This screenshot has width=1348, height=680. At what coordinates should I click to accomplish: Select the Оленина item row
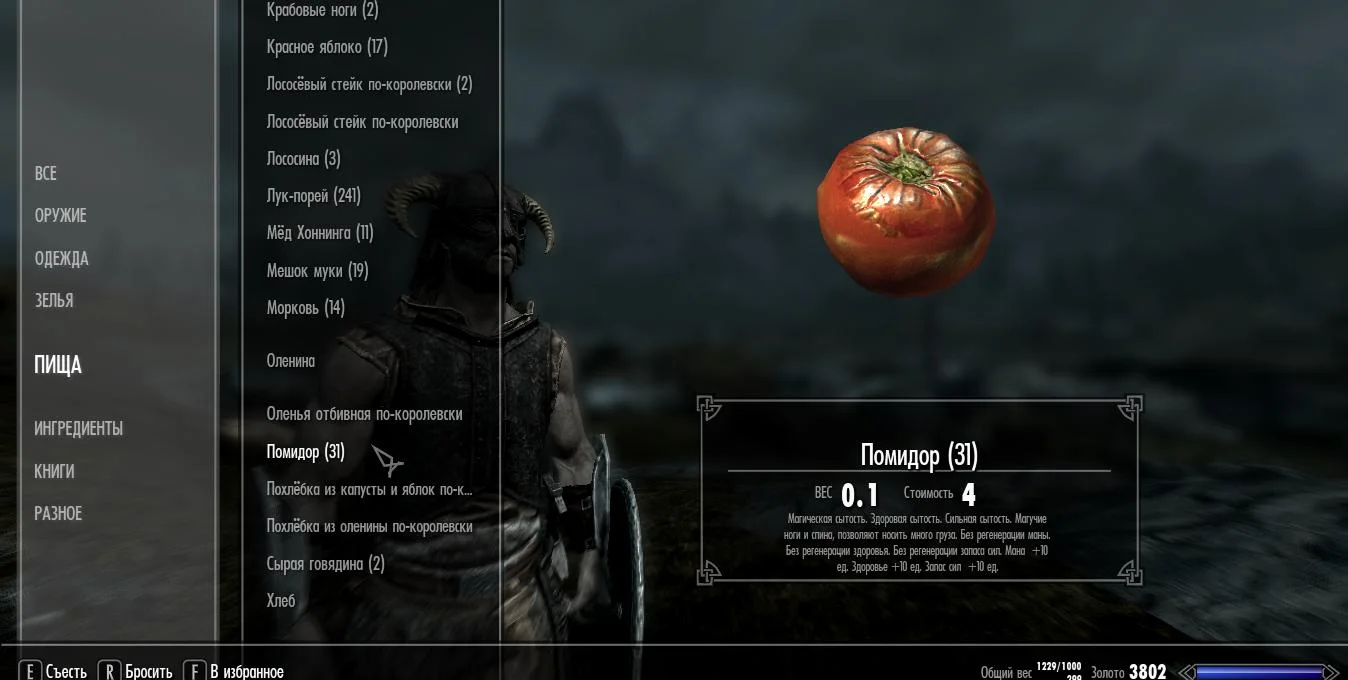pos(290,361)
